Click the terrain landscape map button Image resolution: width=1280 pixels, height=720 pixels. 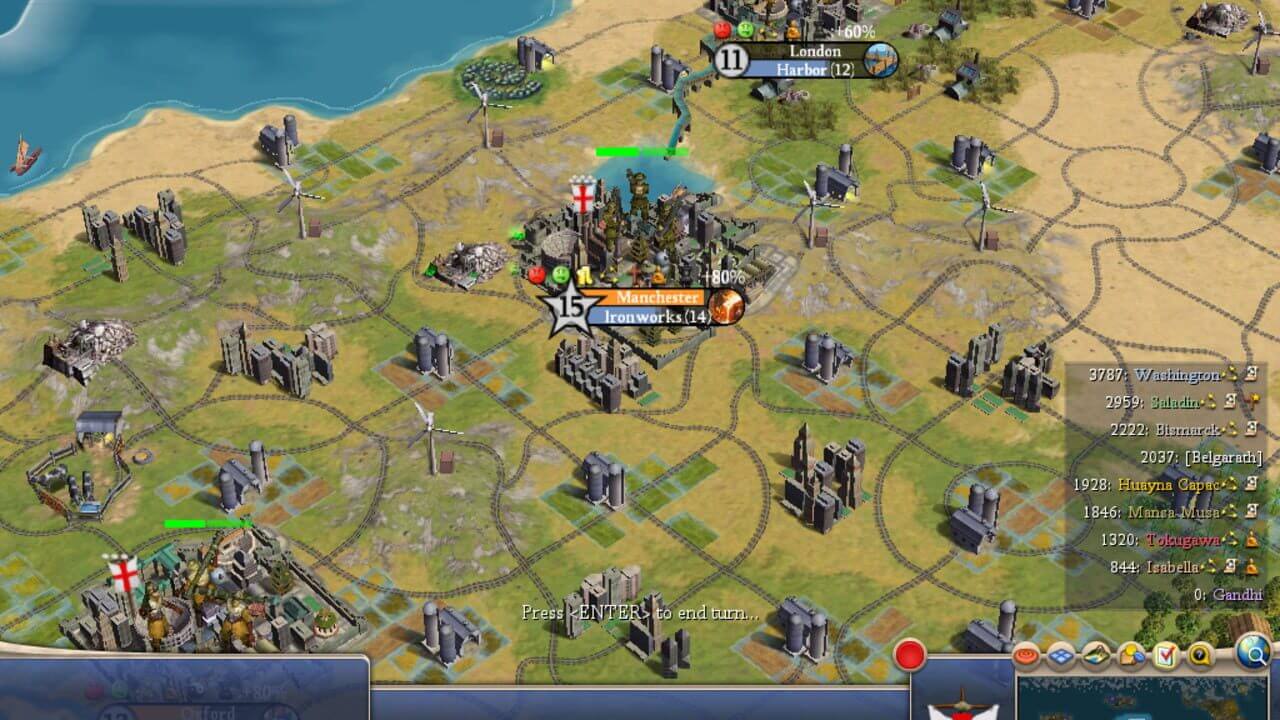click(x=1096, y=656)
